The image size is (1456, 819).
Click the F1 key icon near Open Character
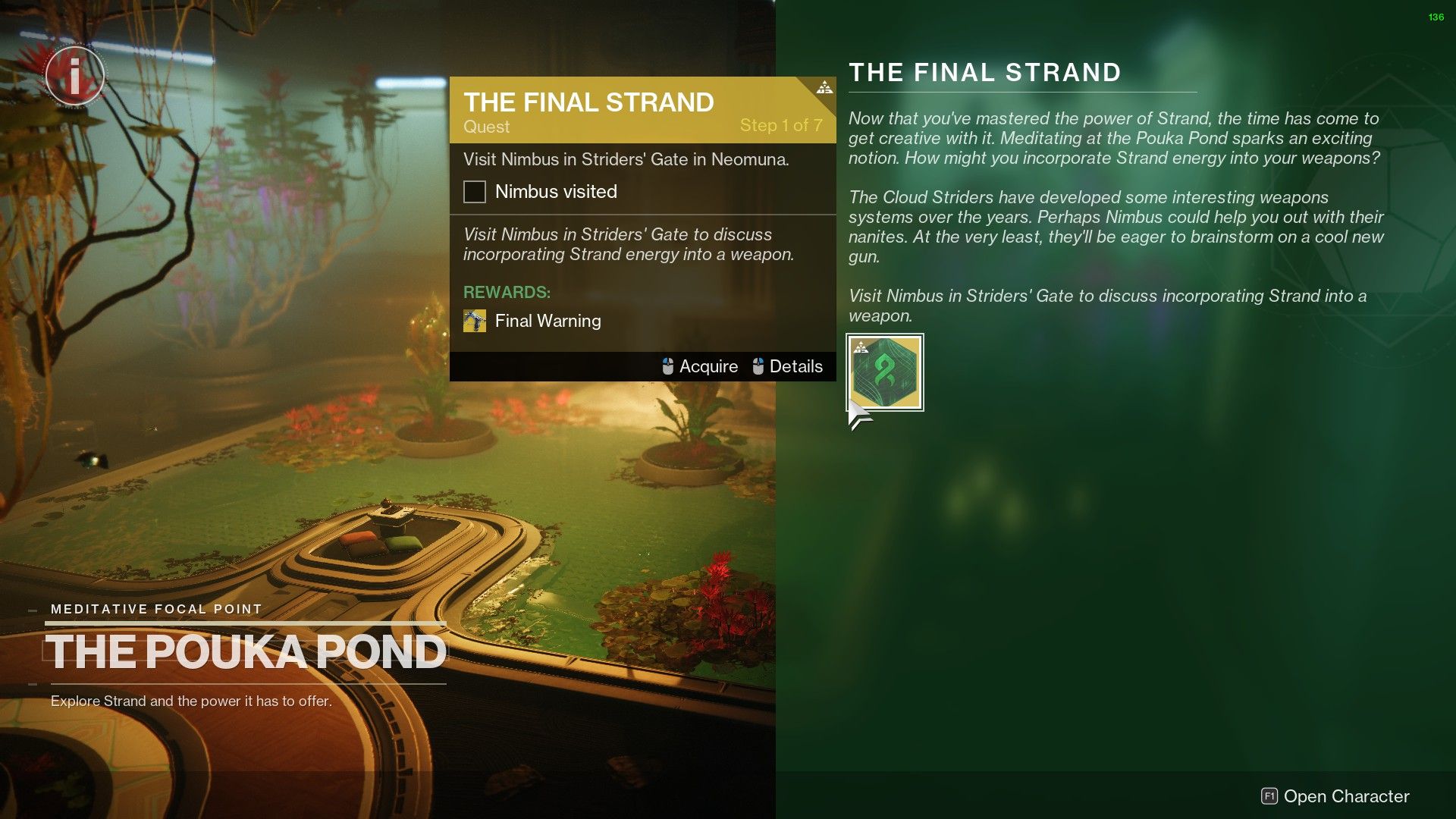tap(1268, 796)
